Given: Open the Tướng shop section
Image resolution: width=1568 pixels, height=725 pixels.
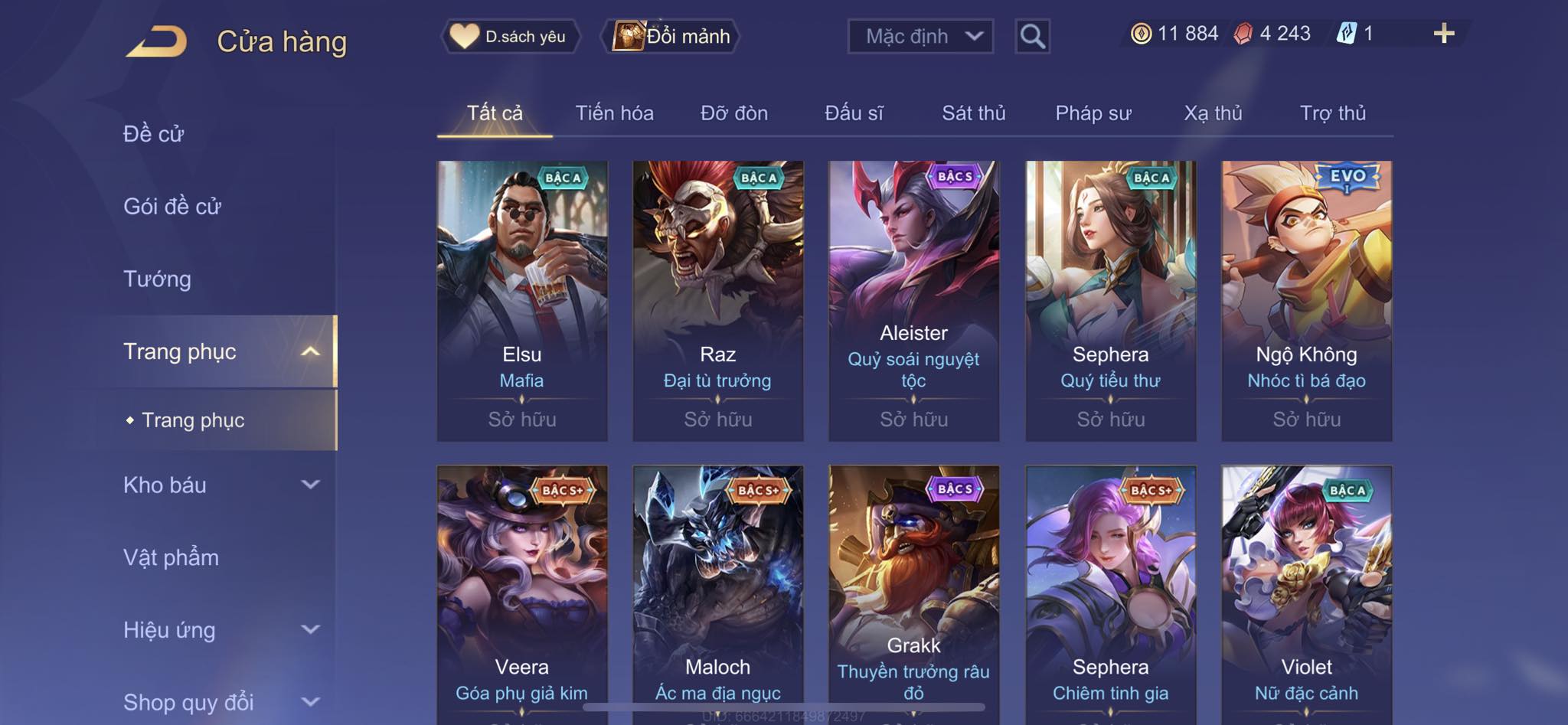Looking at the screenshot, I should pyautogui.click(x=157, y=279).
